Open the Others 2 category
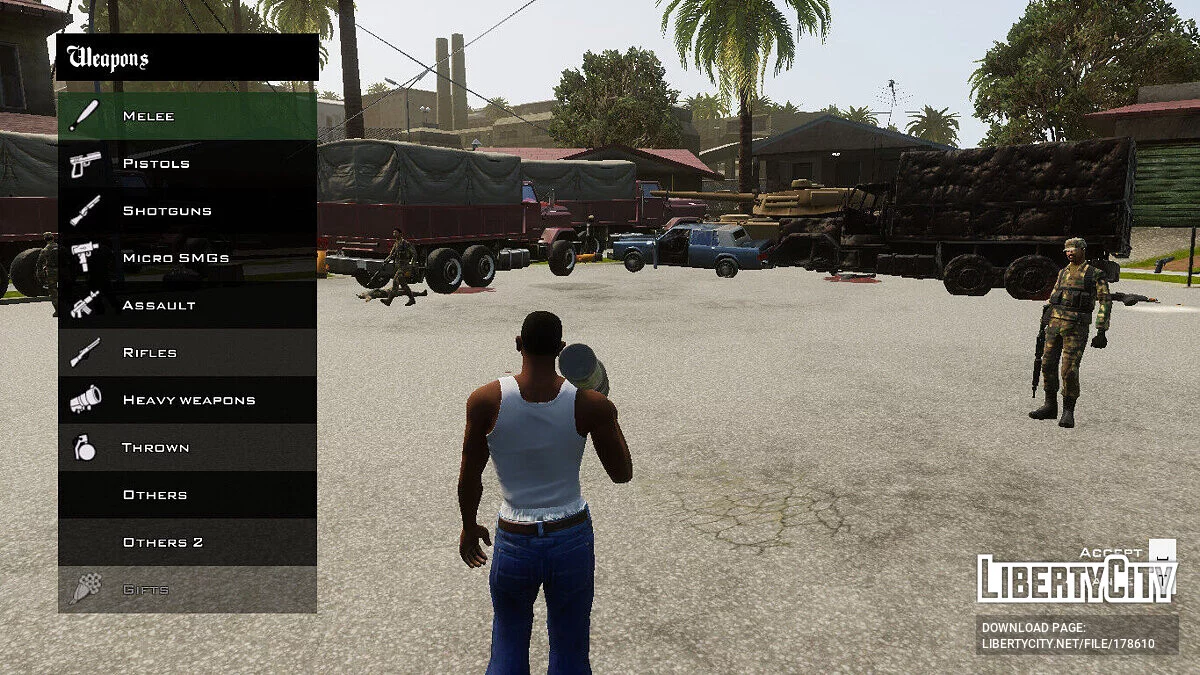 point(187,542)
